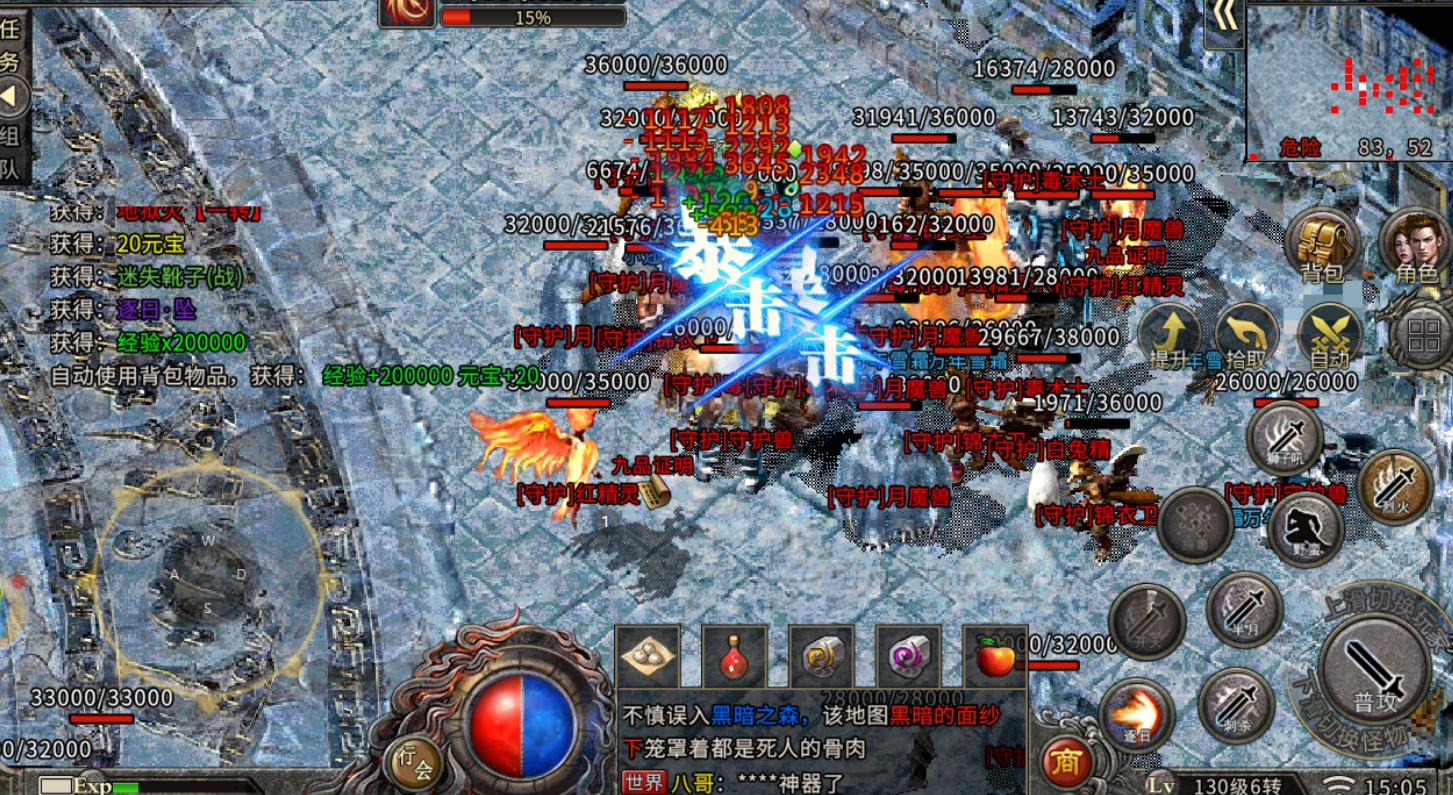Use the 野蛮 charge skill
1453x795 pixels.
click(x=1305, y=527)
